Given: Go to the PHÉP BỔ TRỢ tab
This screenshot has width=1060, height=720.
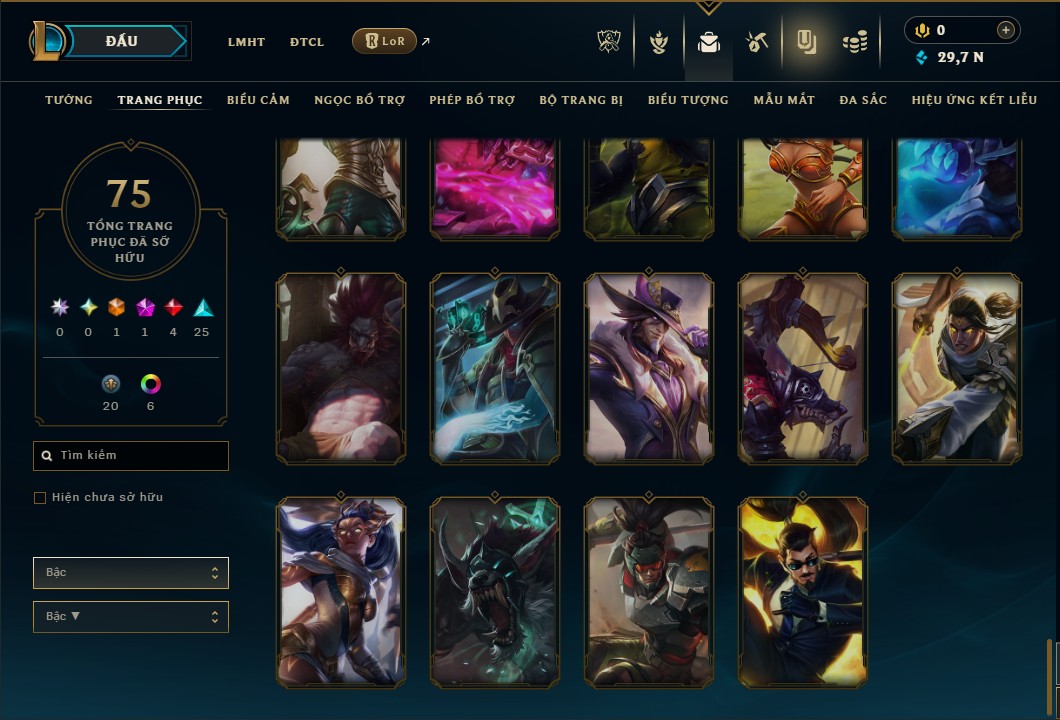Looking at the screenshot, I should coord(472,100).
